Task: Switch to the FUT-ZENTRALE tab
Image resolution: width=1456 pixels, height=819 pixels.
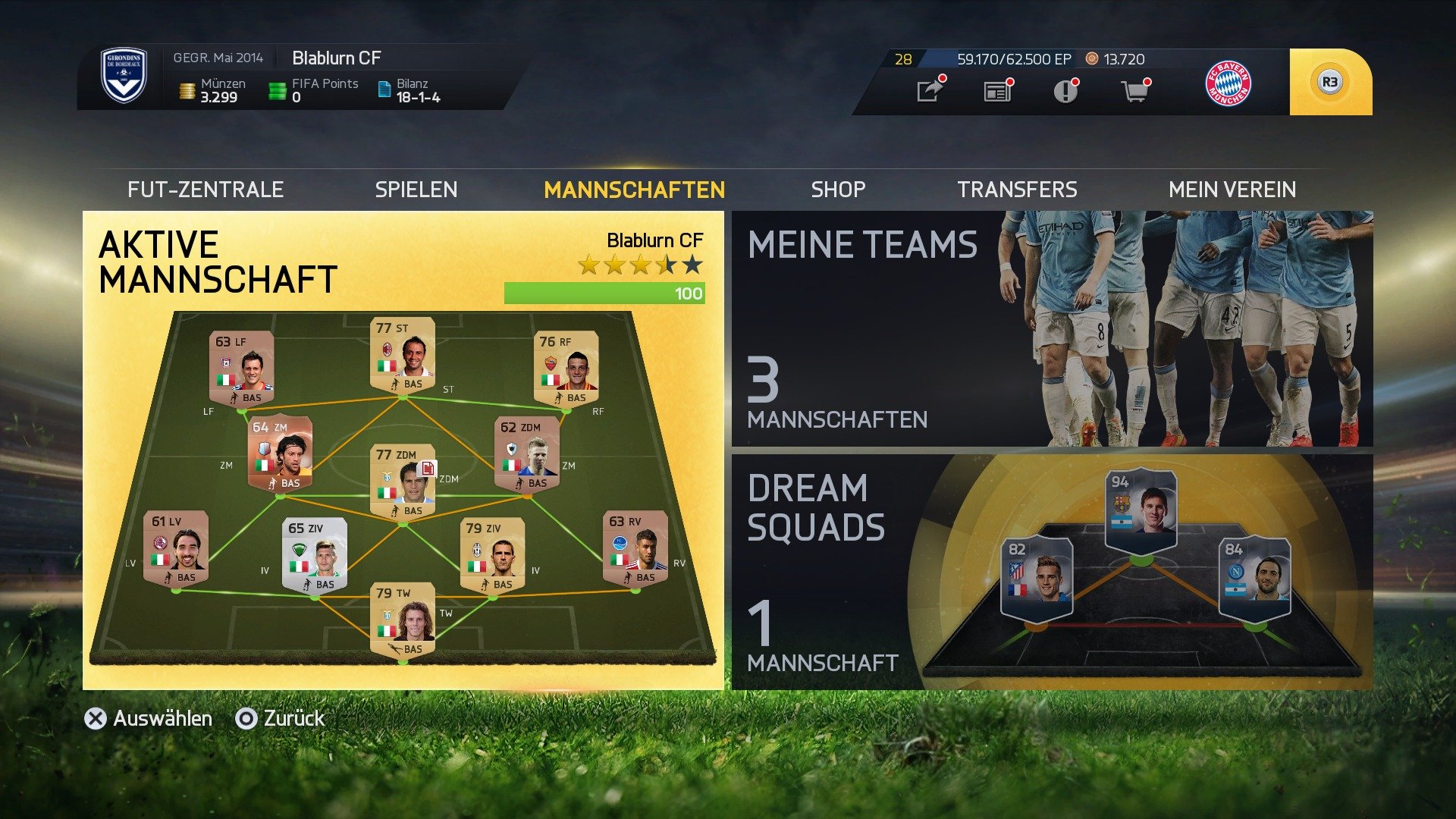Action: (206, 189)
